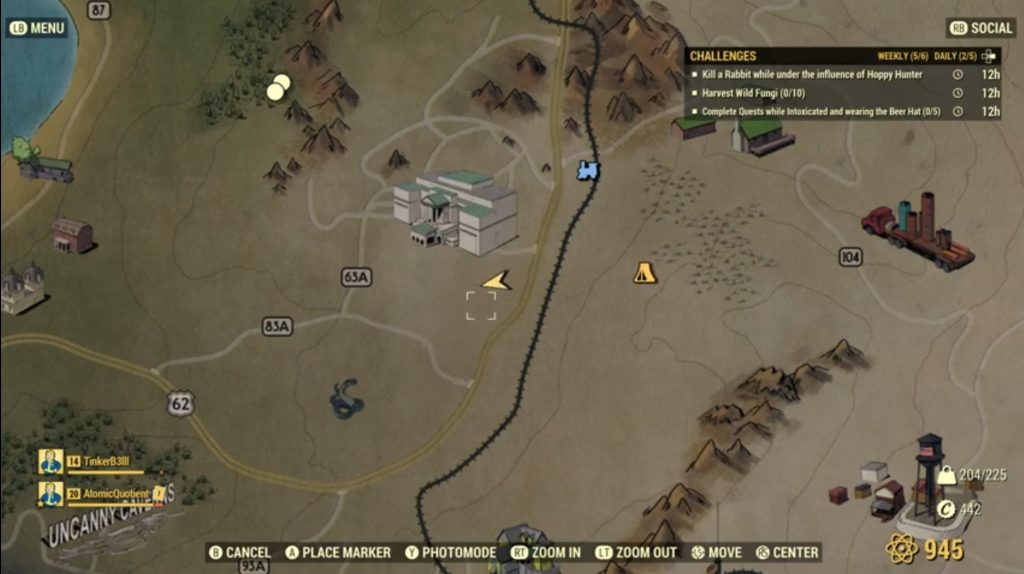Select the large white building complex location
1024x574 pixels.
tap(457, 210)
